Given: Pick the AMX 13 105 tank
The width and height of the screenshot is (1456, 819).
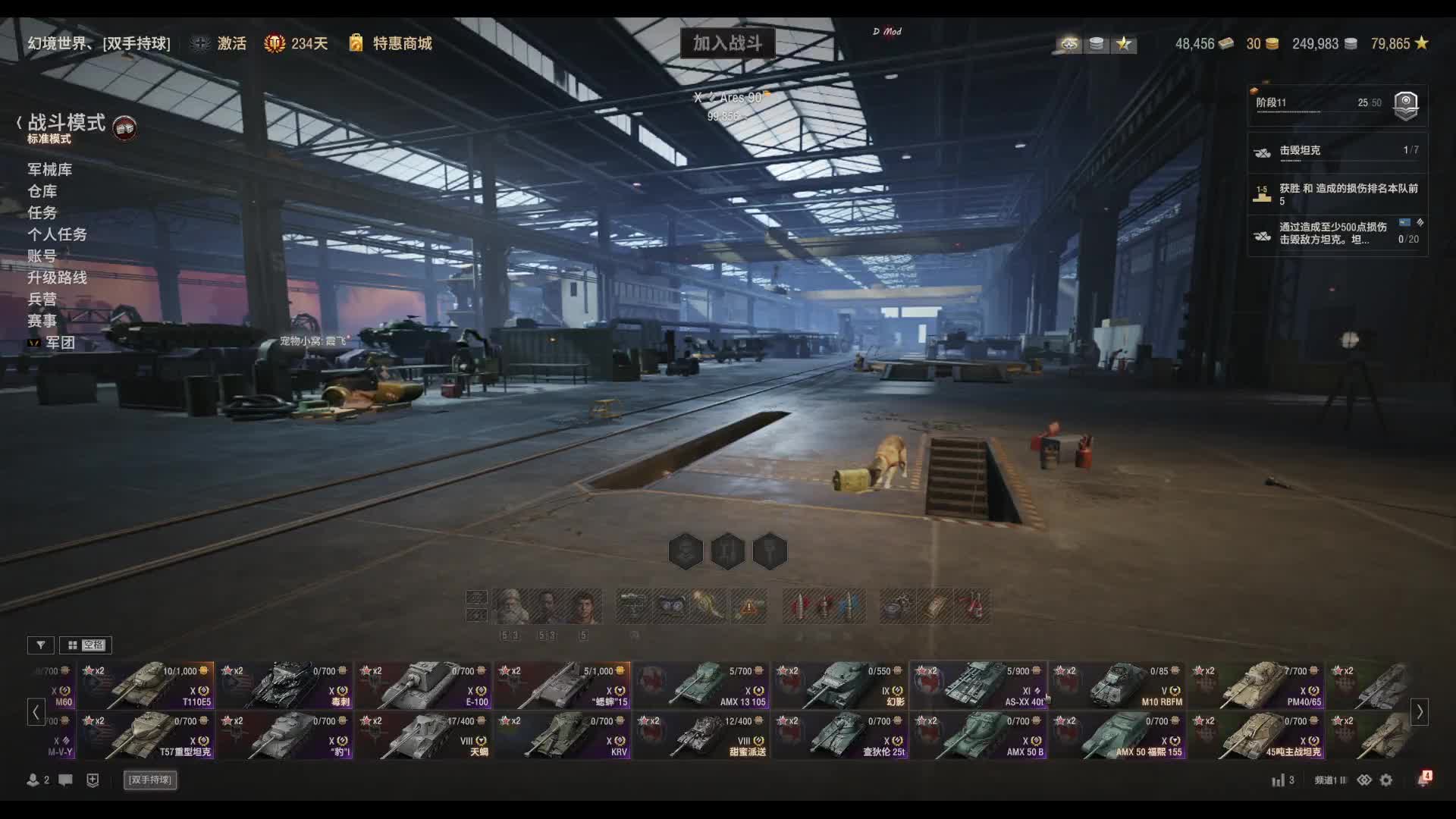Looking at the screenshot, I should tap(702, 685).
